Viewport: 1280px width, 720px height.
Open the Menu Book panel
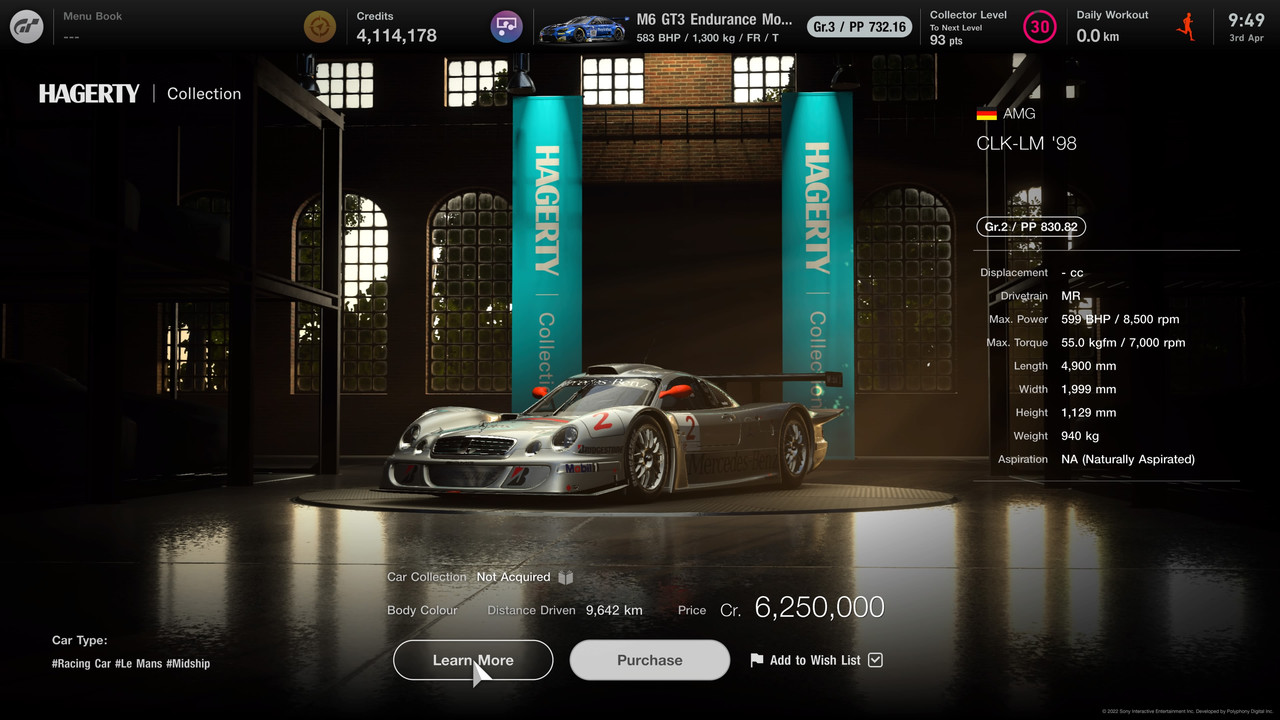pyautogui.click(x=93, y=26)
